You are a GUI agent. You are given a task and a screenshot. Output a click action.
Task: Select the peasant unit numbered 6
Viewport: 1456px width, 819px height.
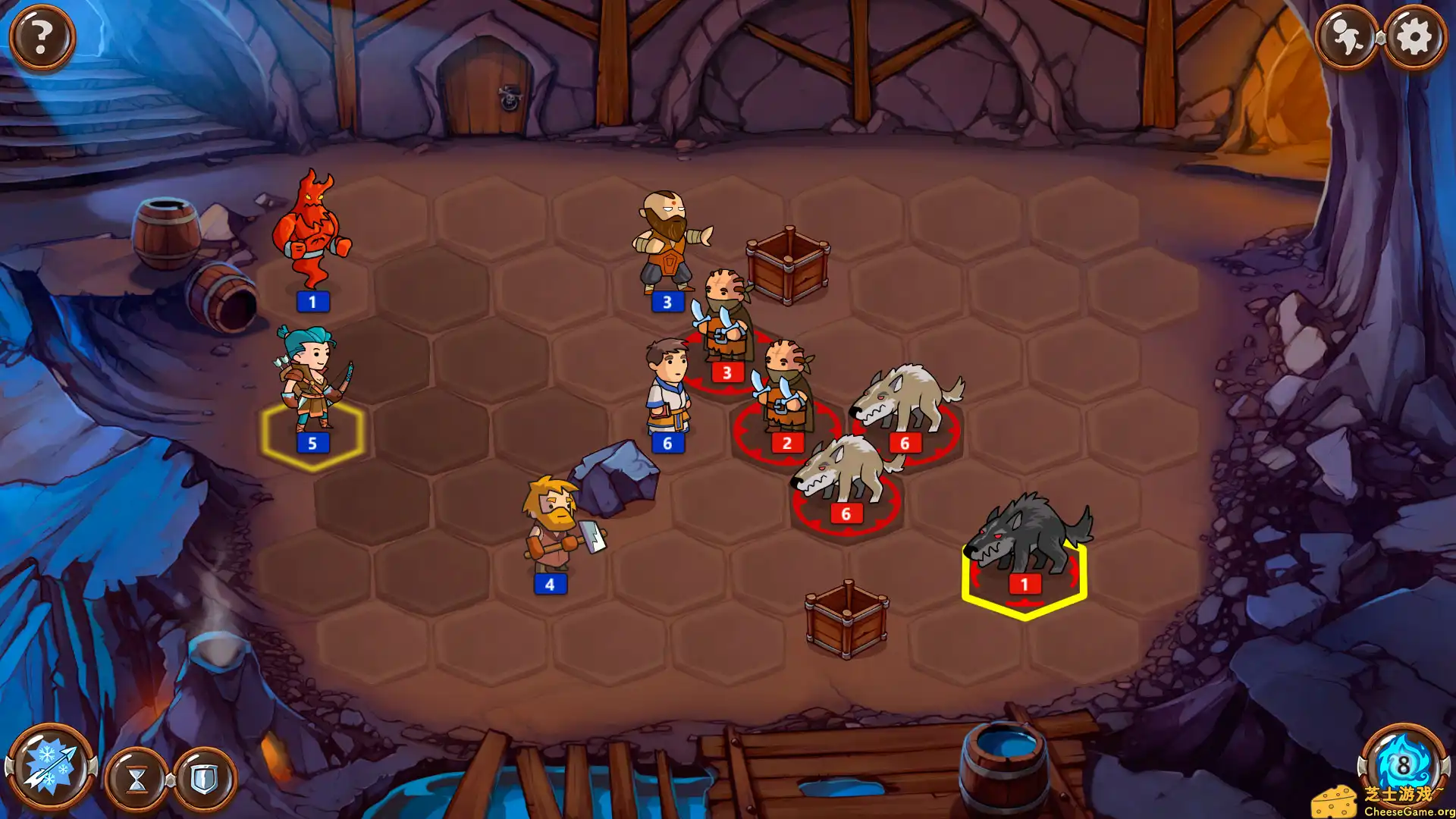667,387
